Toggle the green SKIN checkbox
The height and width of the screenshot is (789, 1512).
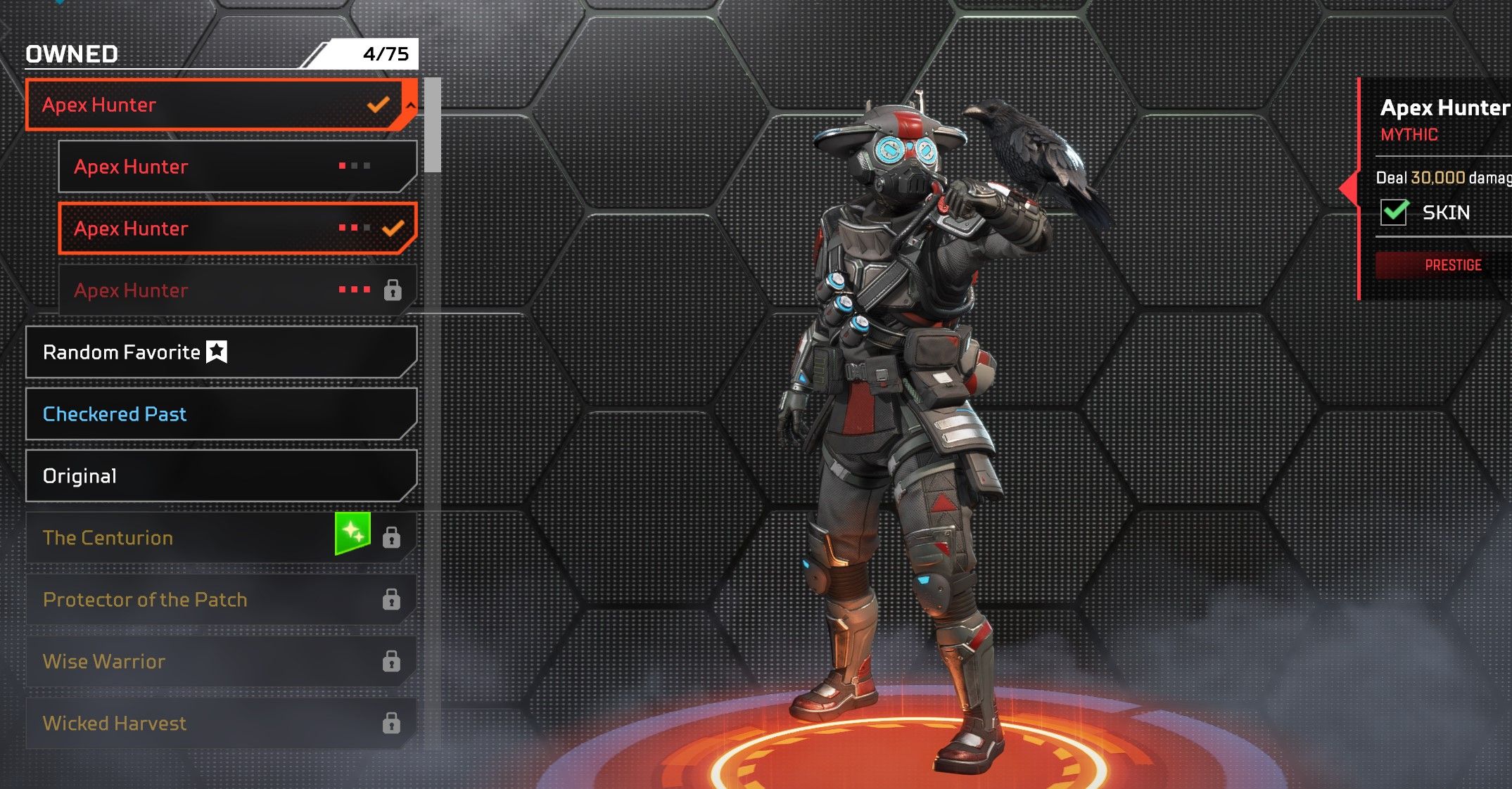(x=1394, y=212)
